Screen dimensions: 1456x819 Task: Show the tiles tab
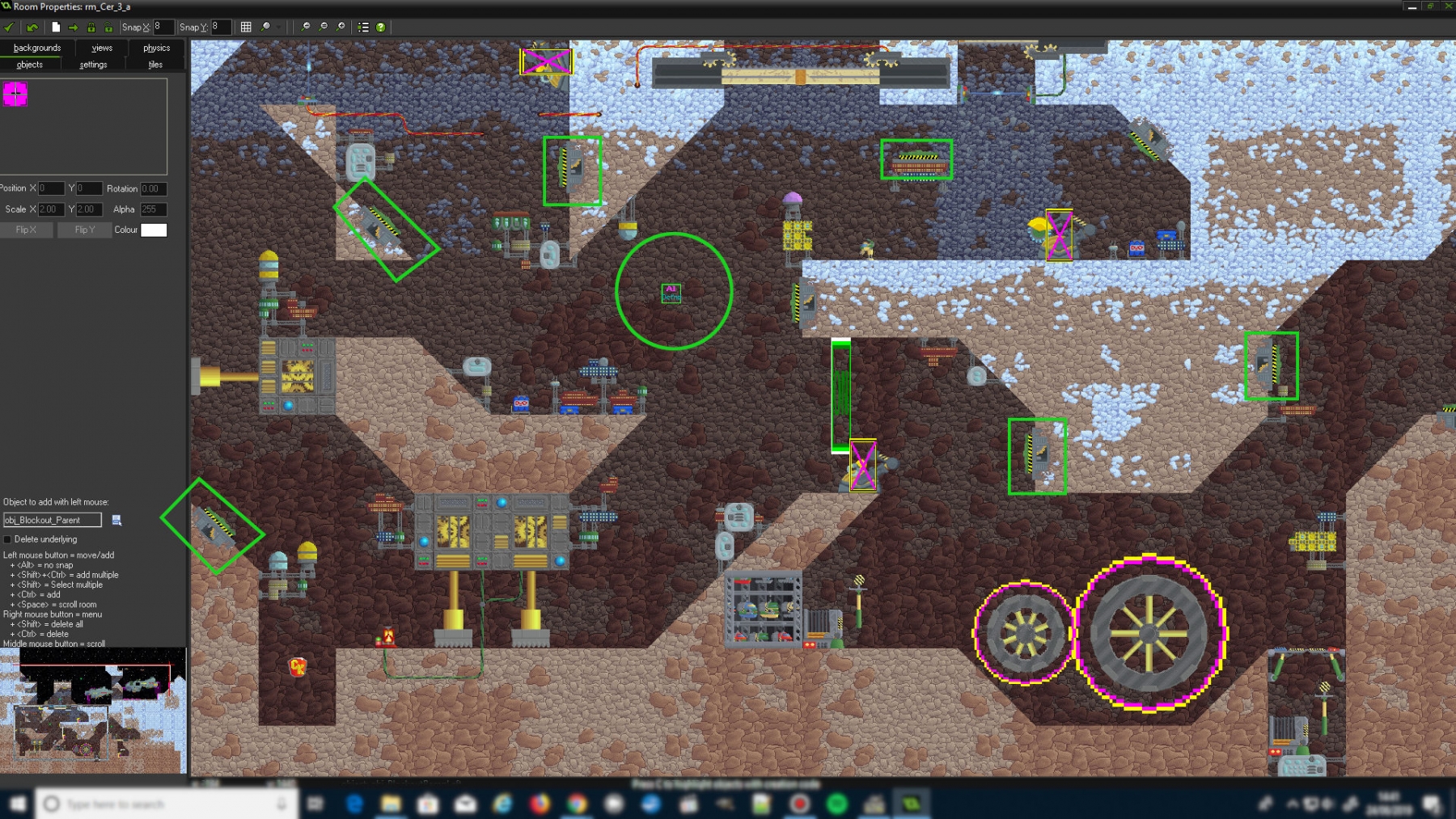[x=155, y=65]
